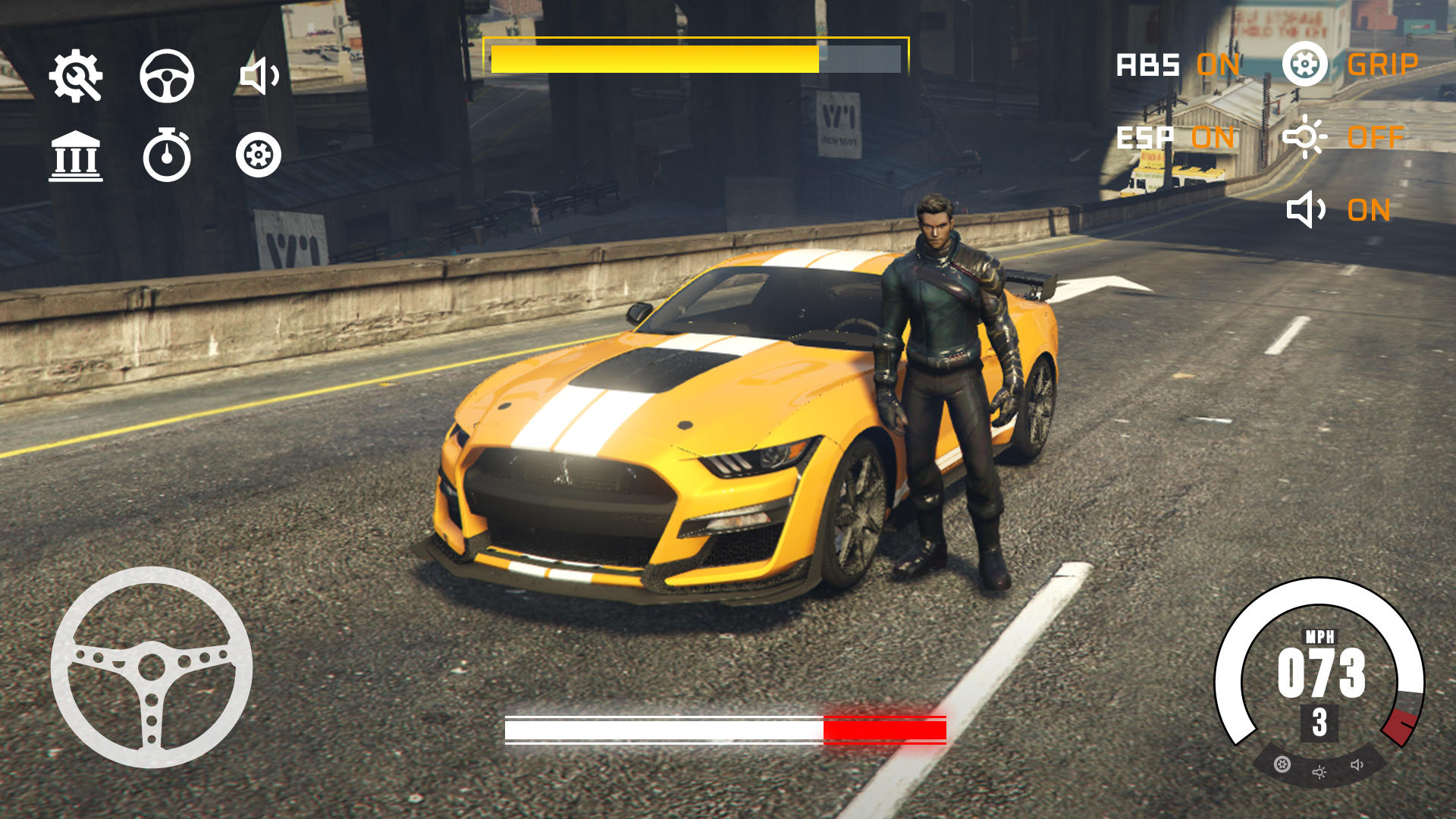
Task: Click the tiny wheel icon under speedometer
Action: tap(1282, 764)
